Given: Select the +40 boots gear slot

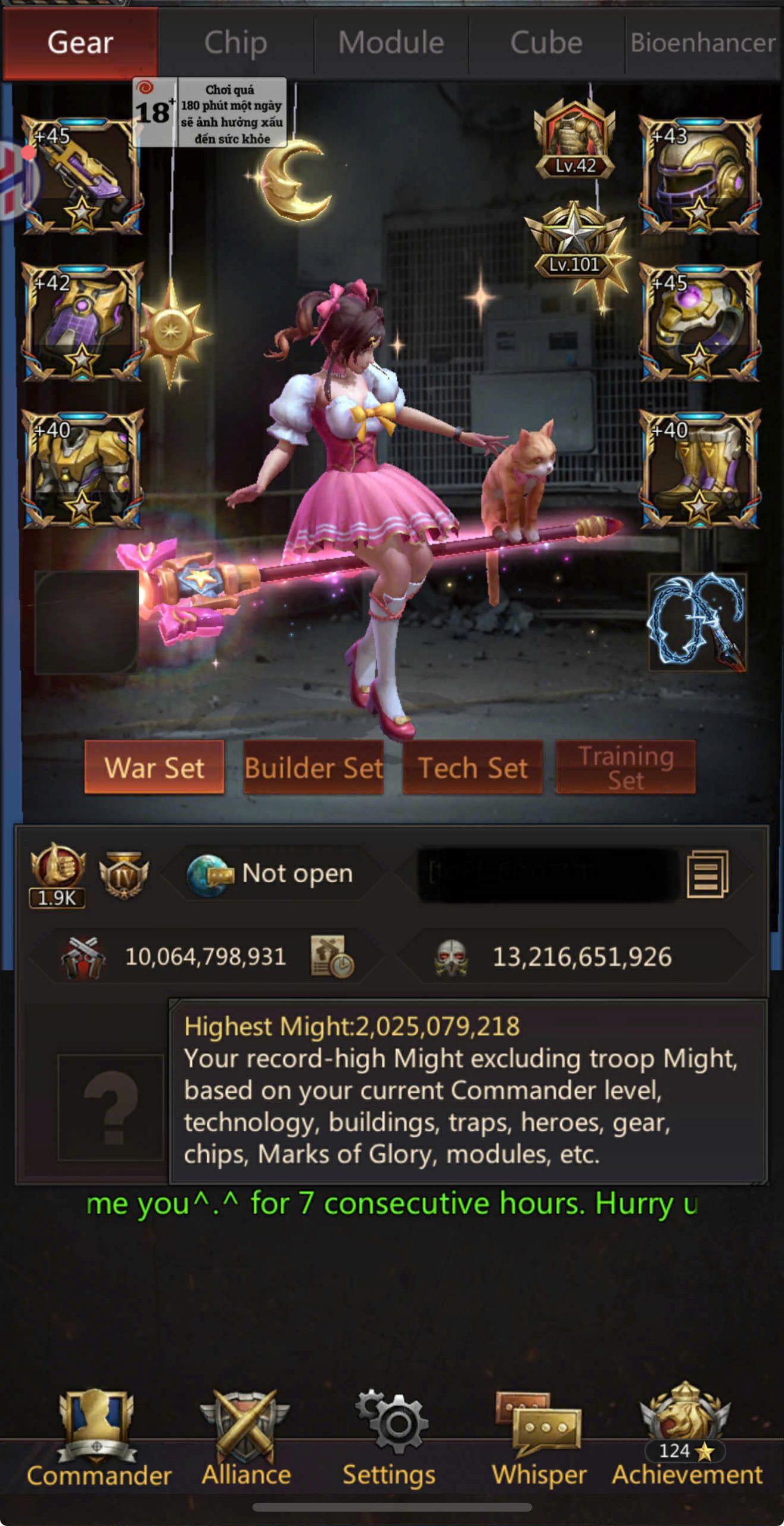Looking at the screenshot, I should point(699,469).
